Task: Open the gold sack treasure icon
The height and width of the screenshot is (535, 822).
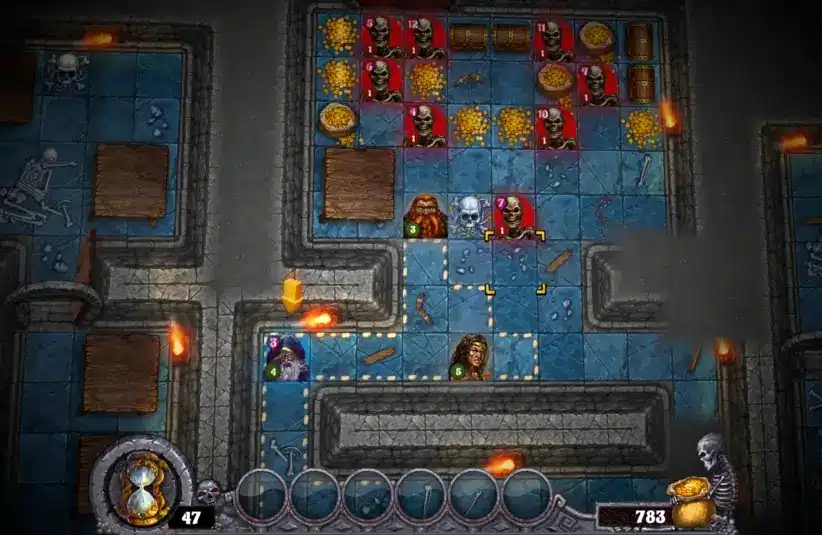Action: pyautogui.click(x=693, y=501)
